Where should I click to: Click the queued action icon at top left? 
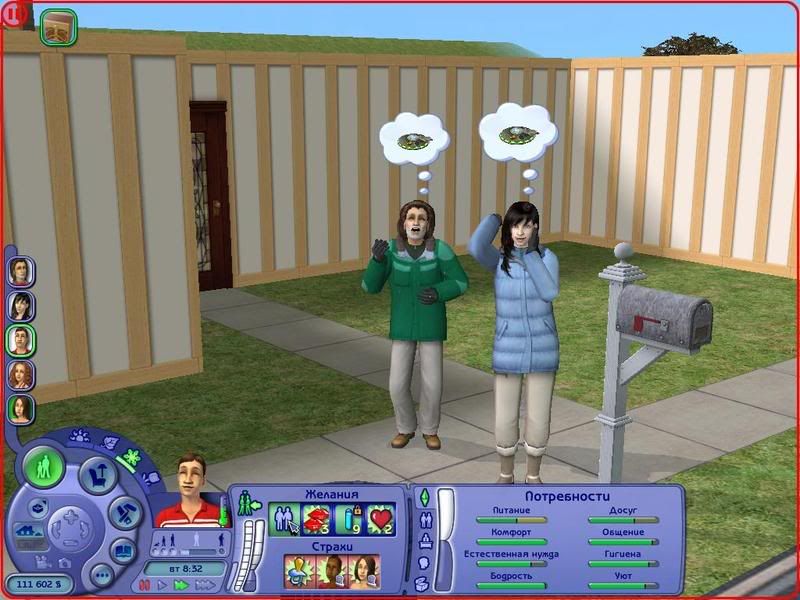pos(58,27)
